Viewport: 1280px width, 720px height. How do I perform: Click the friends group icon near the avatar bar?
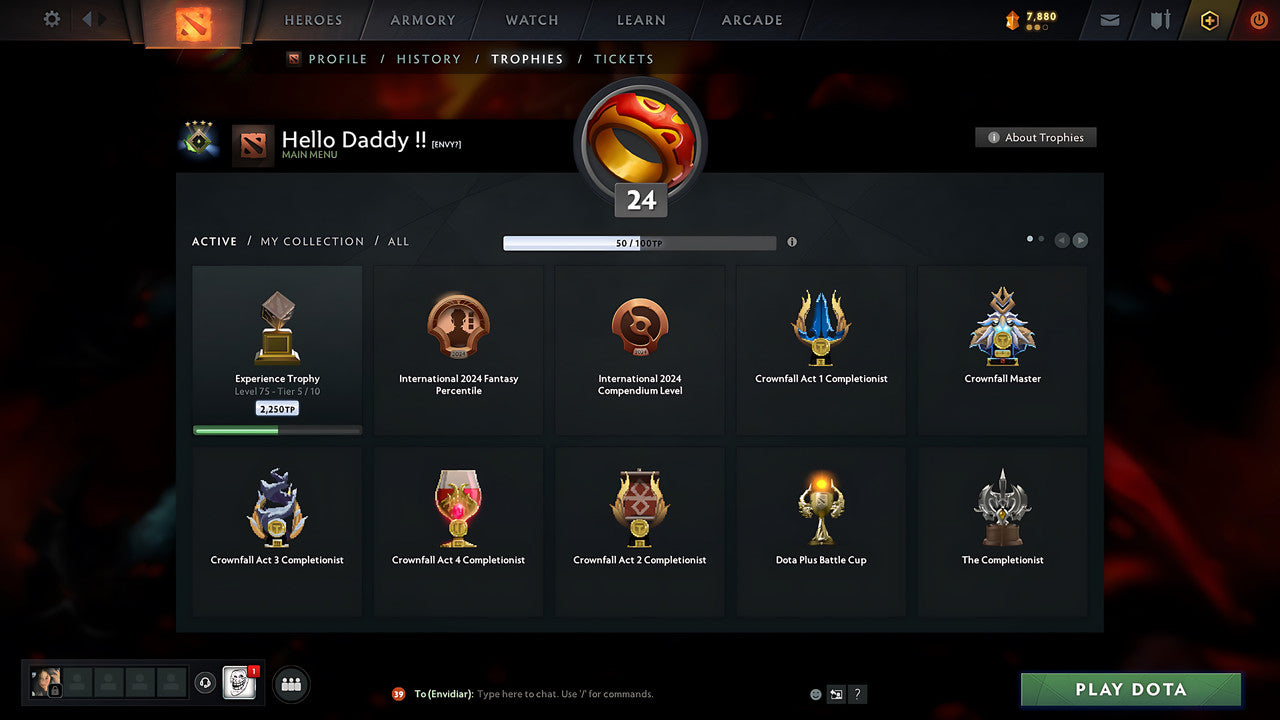coord(290,684)
